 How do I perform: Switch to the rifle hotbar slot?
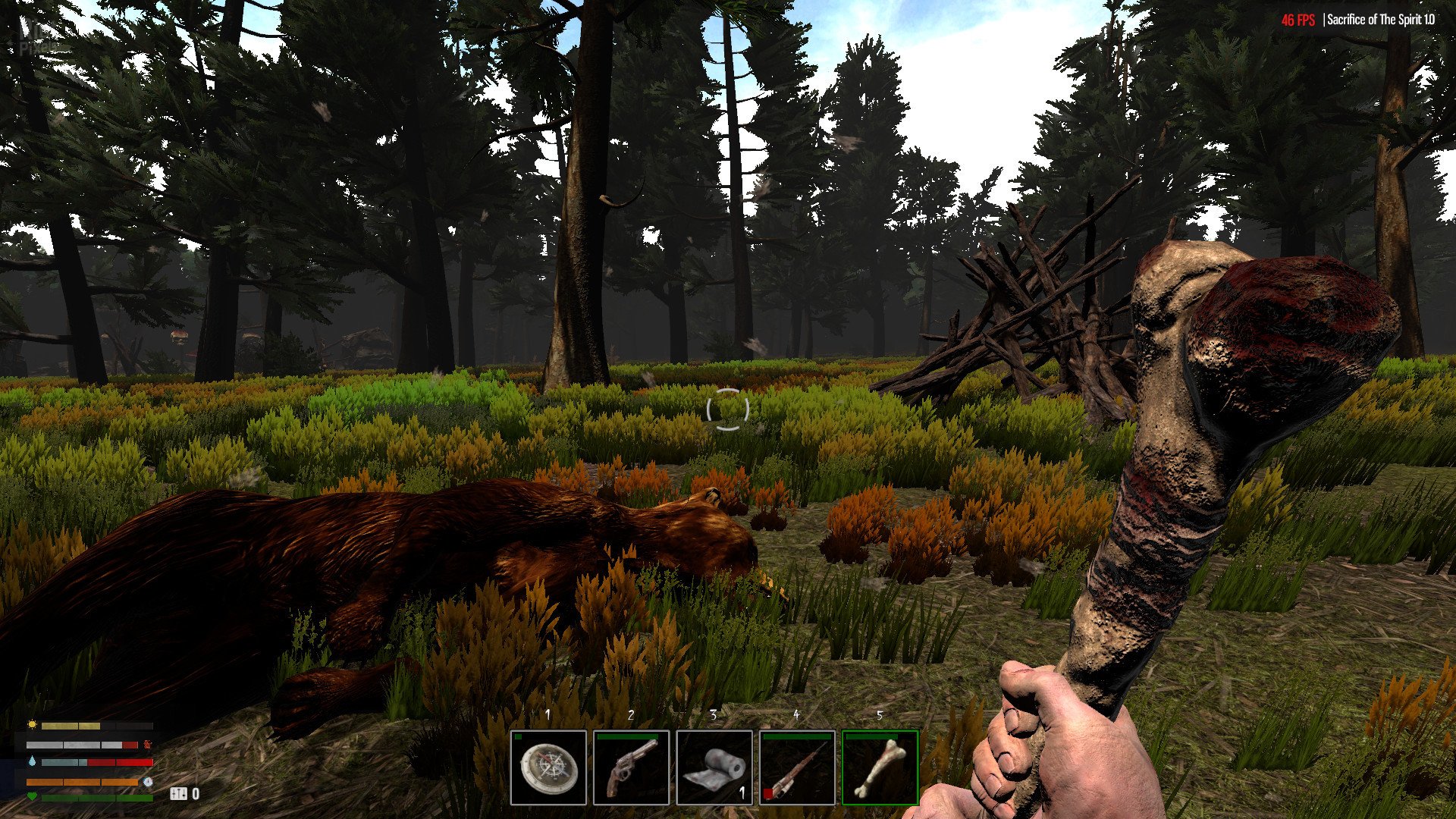(x=797, y=767)
